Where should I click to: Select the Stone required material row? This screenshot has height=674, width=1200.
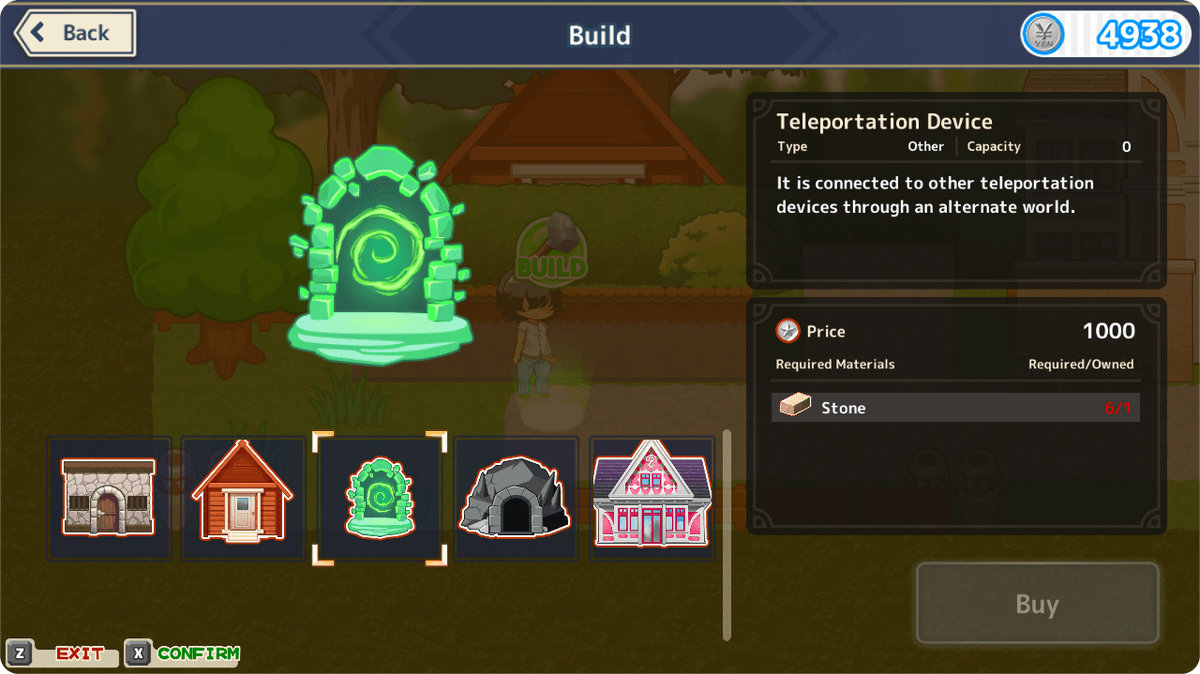click(x=955, y=408)
